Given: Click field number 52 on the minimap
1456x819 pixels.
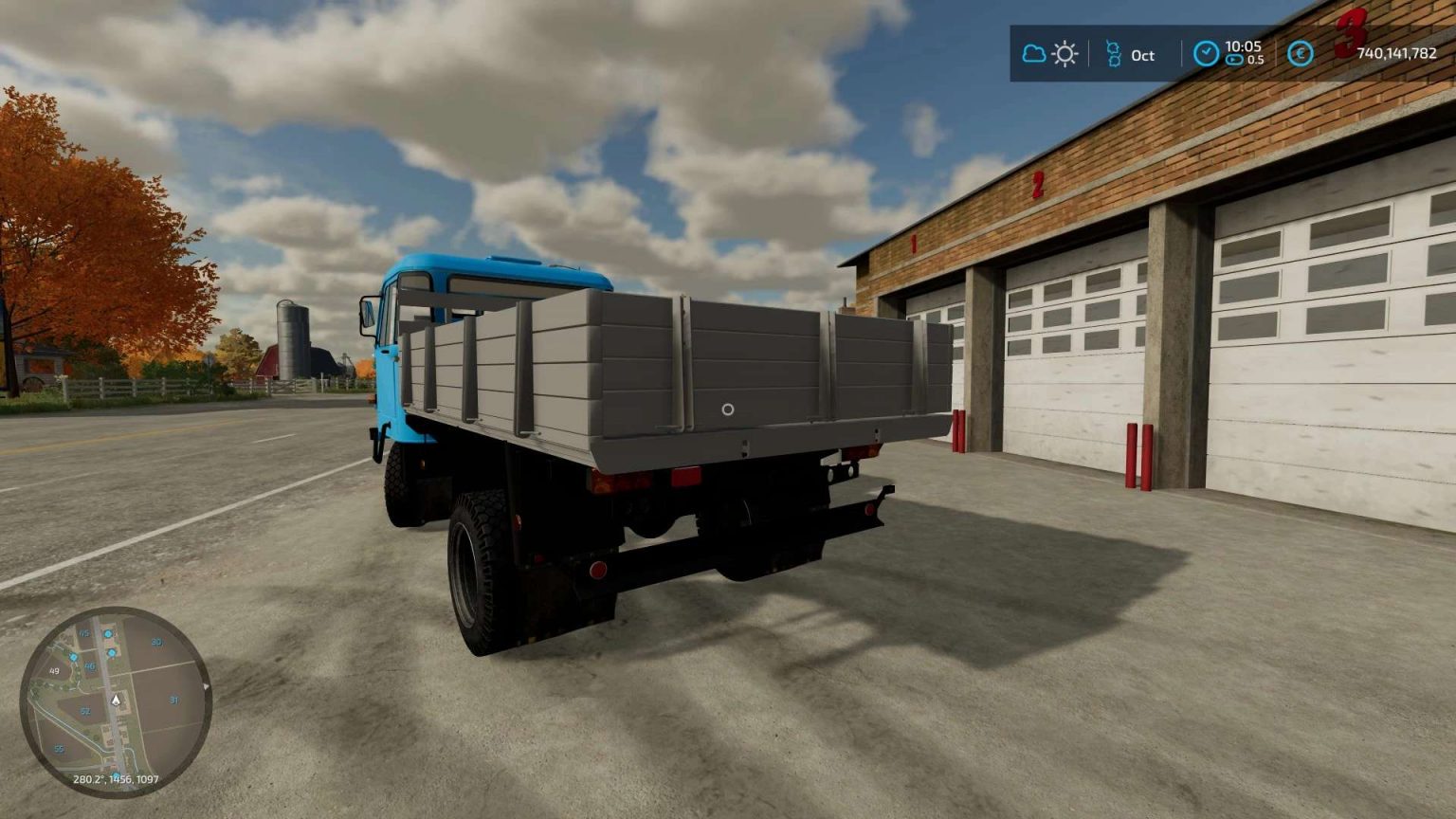Looking at the screenshot, I should tap(85, 710).
